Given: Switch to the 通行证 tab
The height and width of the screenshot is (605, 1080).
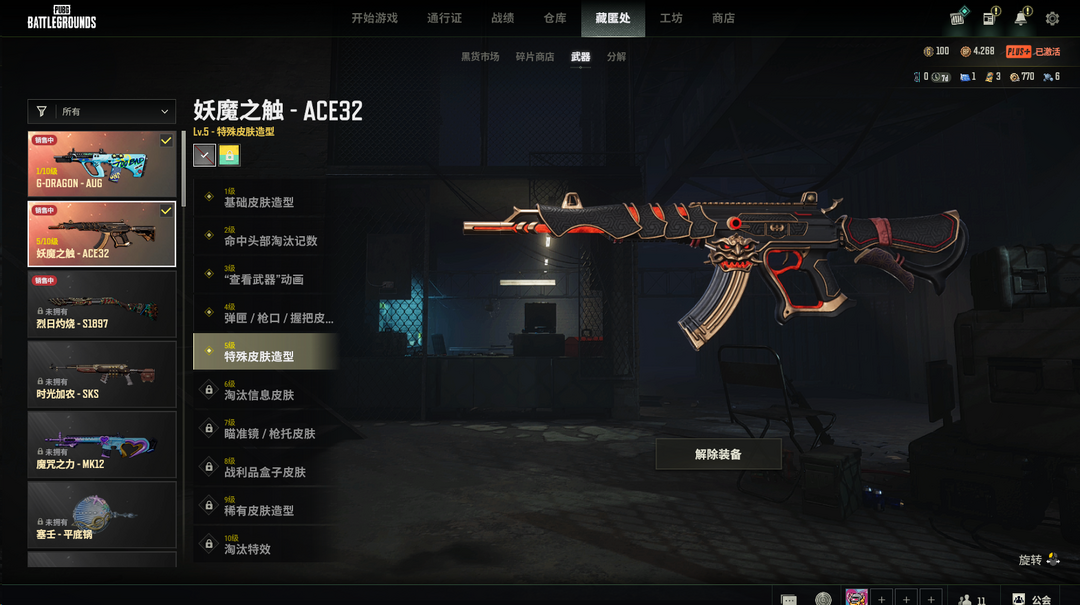Looking at the screenshot, I should (x=444, y=18).
